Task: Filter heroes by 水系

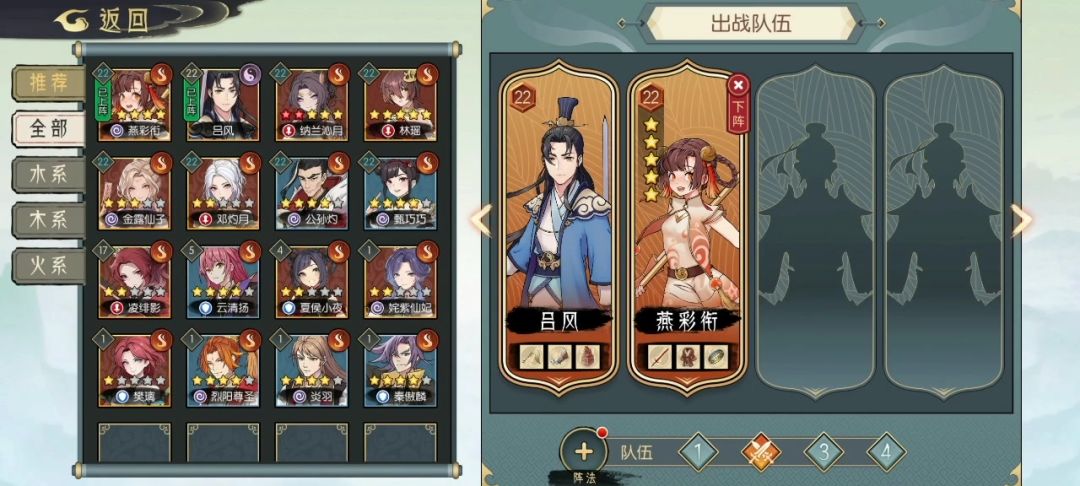Action: [47, 174]
